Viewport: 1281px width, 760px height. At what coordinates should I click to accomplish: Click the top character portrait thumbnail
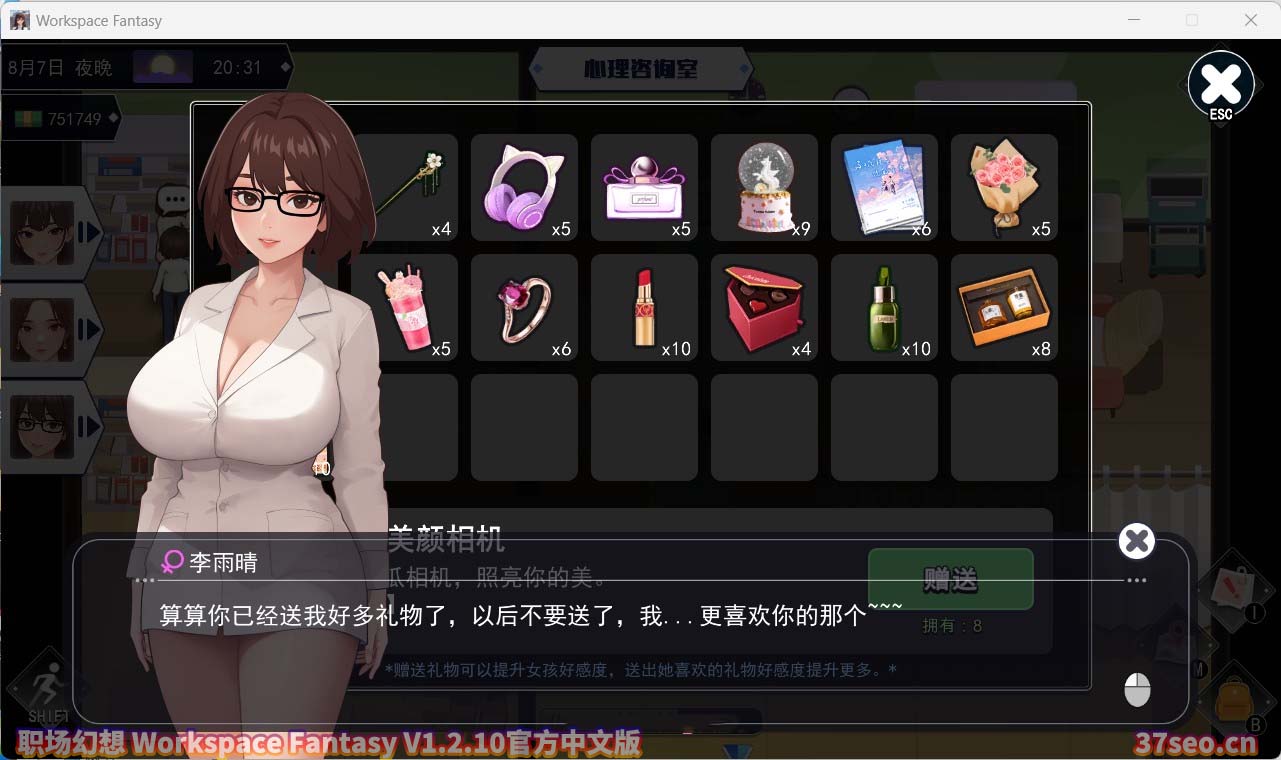click(x=44, y=232)
